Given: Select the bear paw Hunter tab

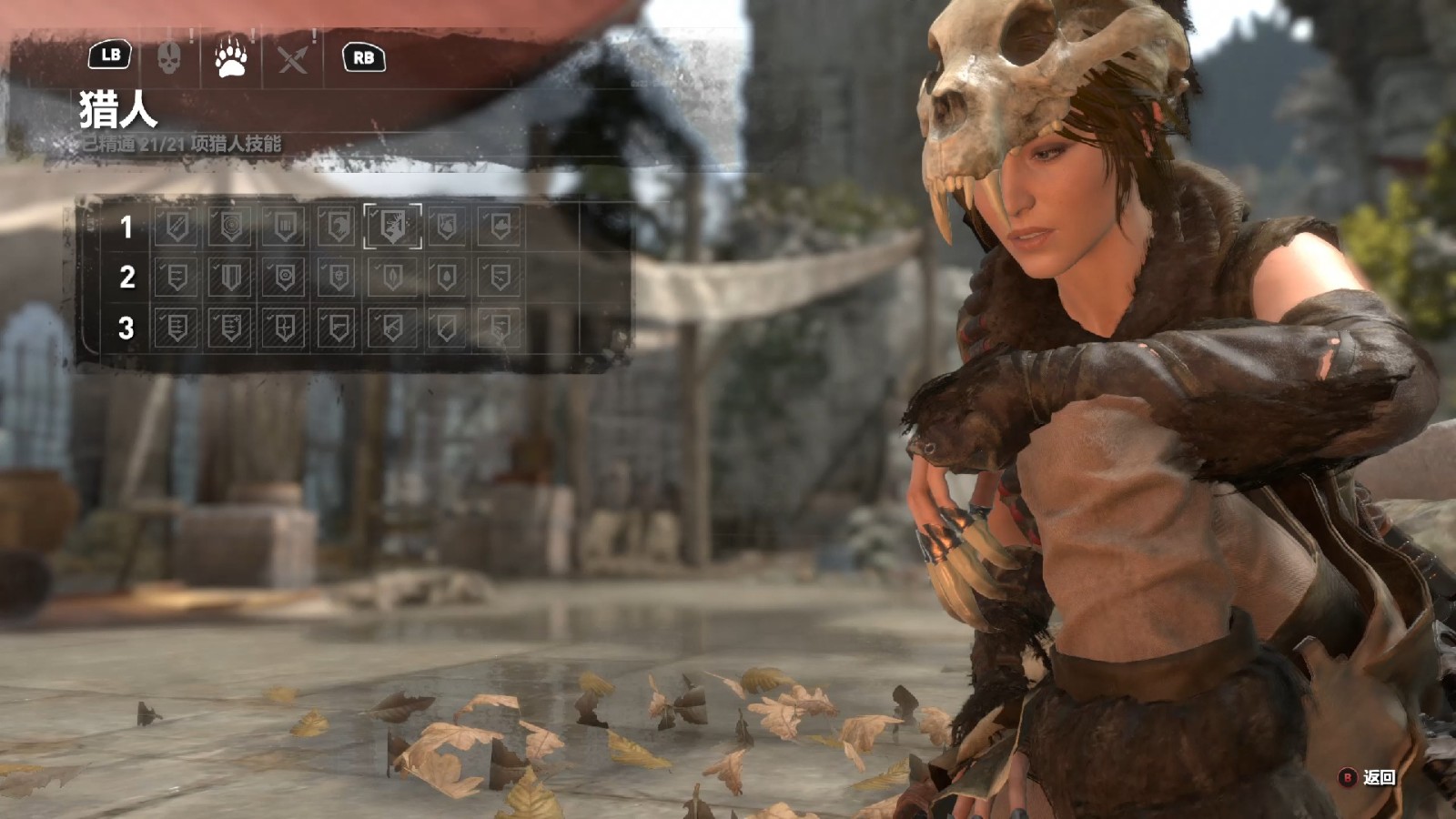Looking at the screenshot, I should pos(231,58).
